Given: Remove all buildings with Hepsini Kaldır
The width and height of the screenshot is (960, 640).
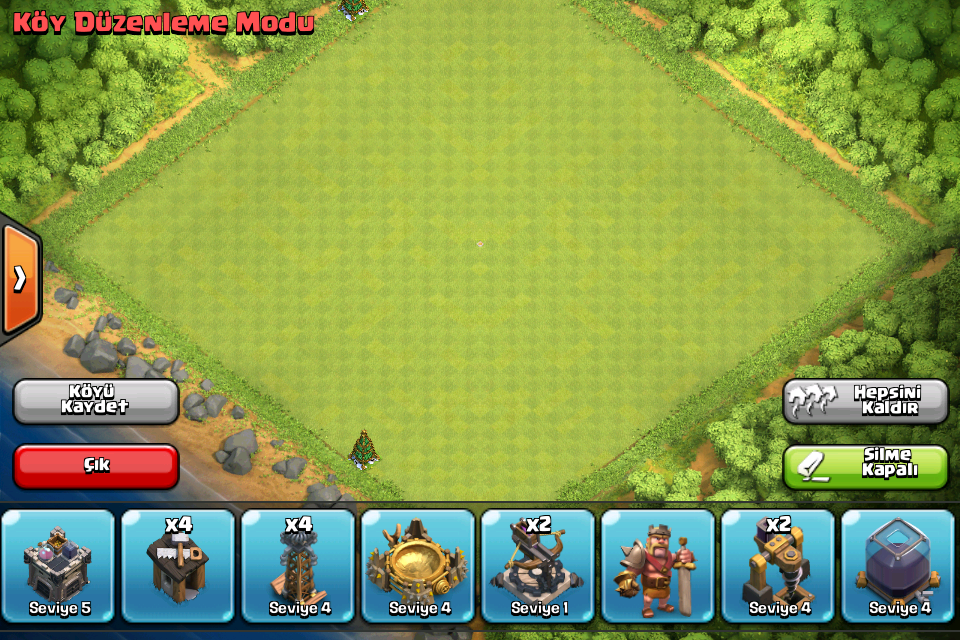Looking at the screenshot, I should point(865,400).
